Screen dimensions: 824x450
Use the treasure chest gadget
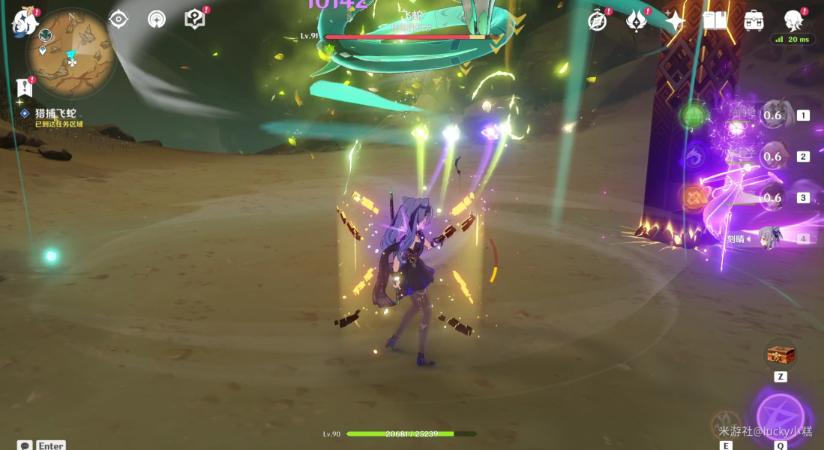[x=780, y=355]
